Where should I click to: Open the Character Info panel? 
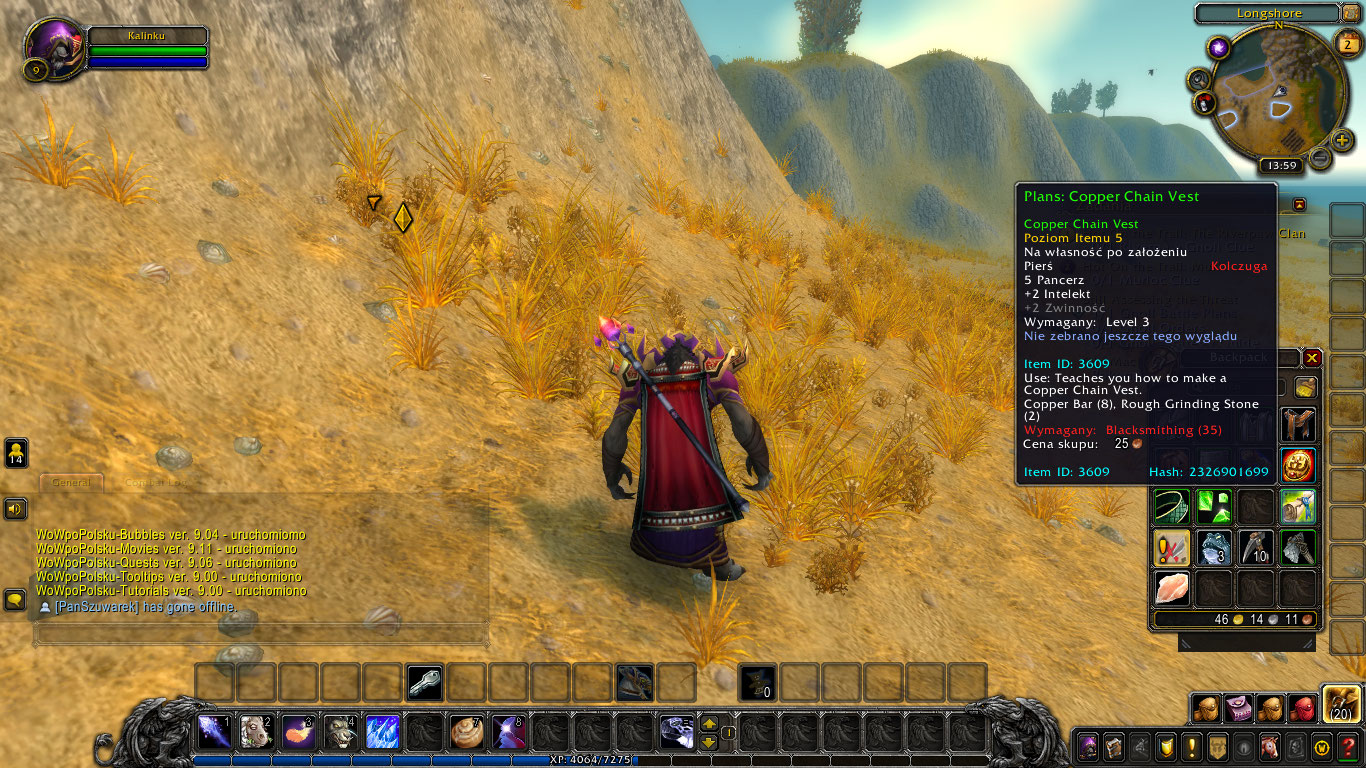click(x=1087, y=746)
